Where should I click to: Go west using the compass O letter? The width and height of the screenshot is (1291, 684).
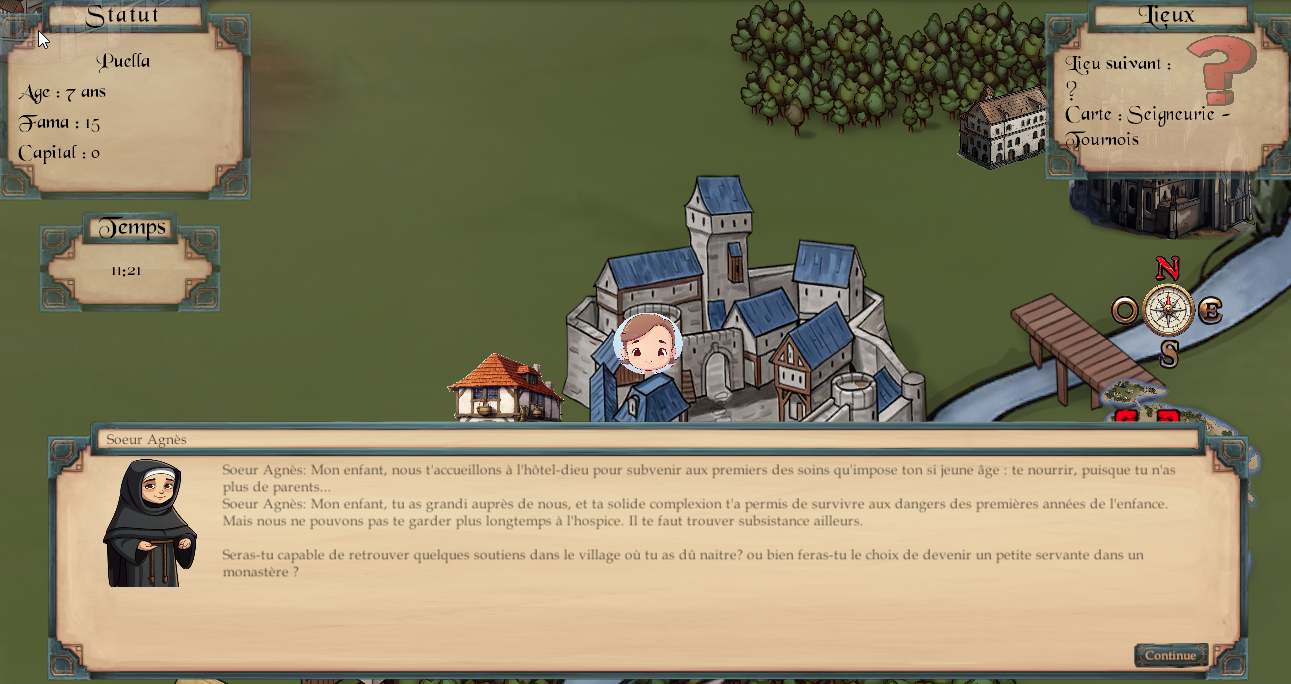pos(1125,311)
